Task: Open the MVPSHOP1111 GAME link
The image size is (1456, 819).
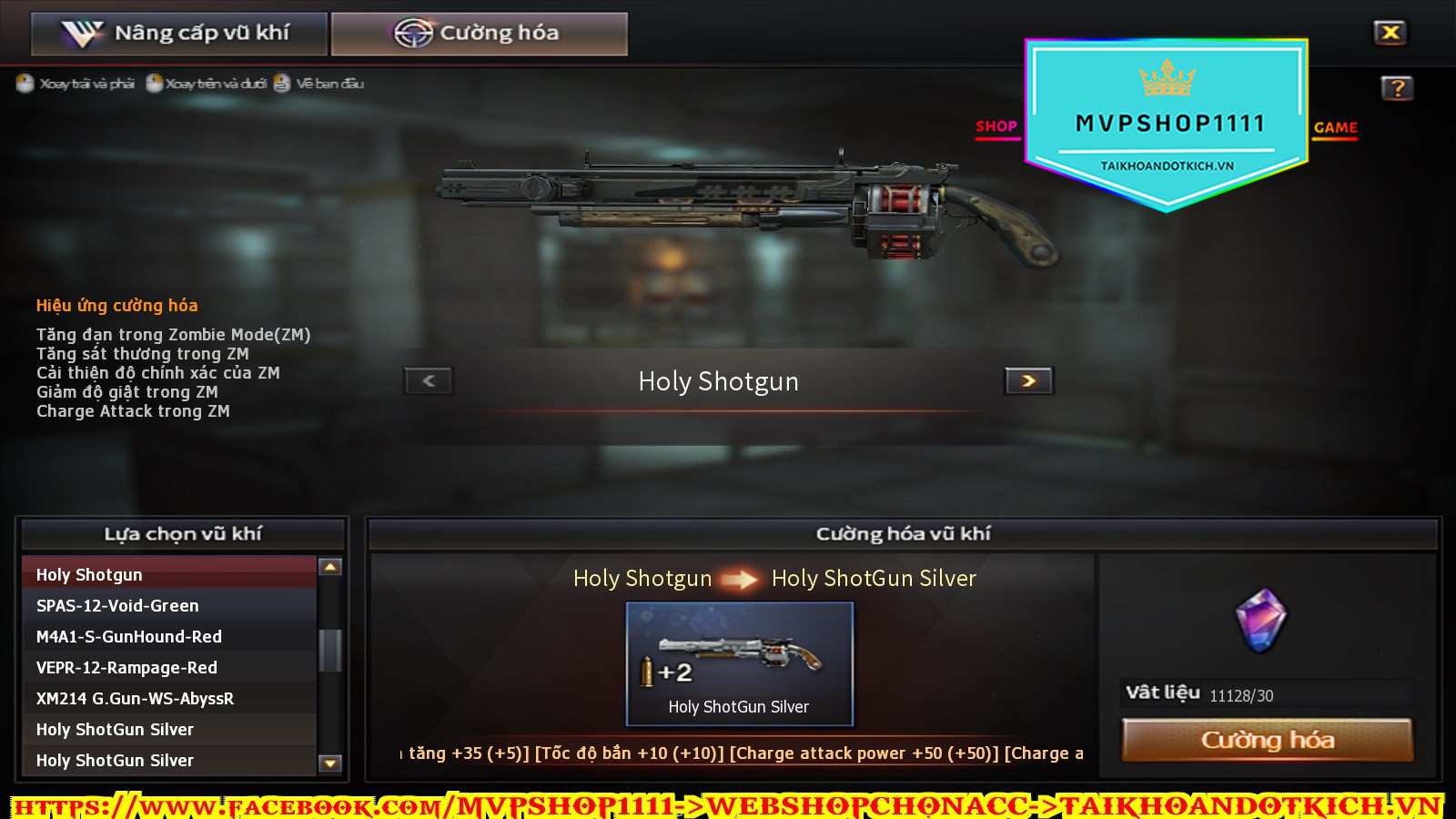Action: click(x=1335, y=127)
